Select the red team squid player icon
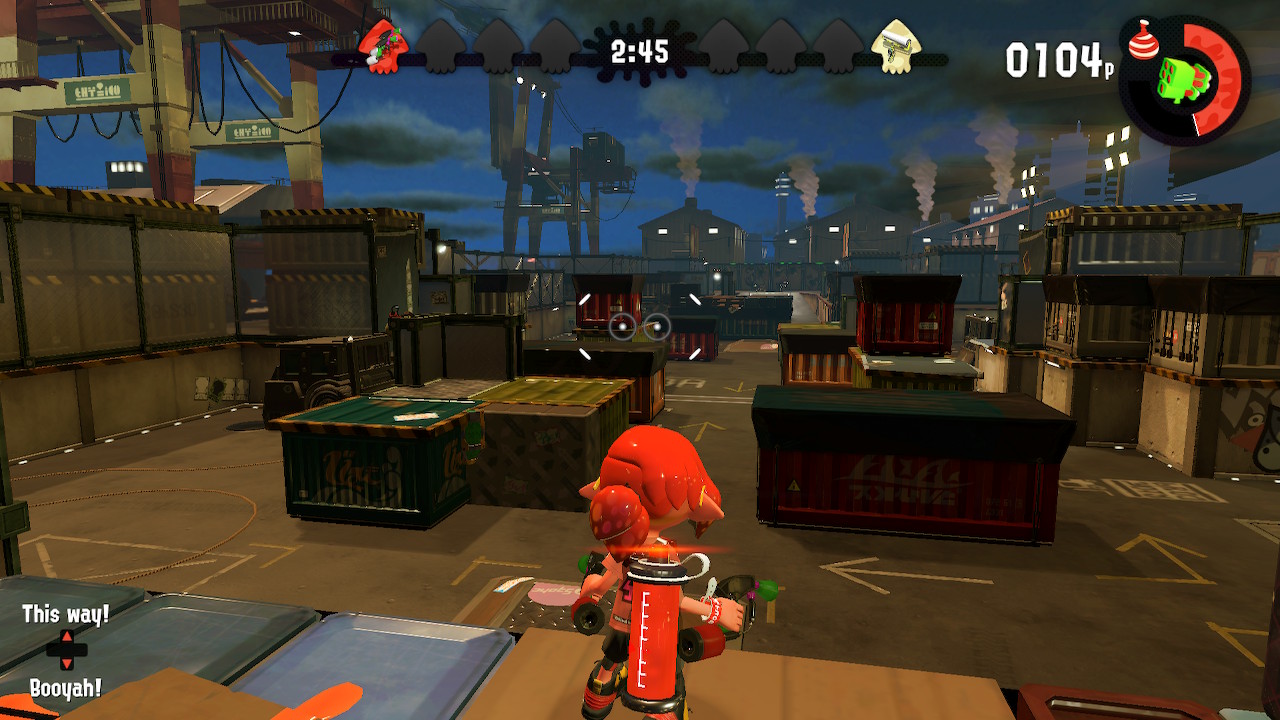 pyautogui.click(x=384, y=46)
